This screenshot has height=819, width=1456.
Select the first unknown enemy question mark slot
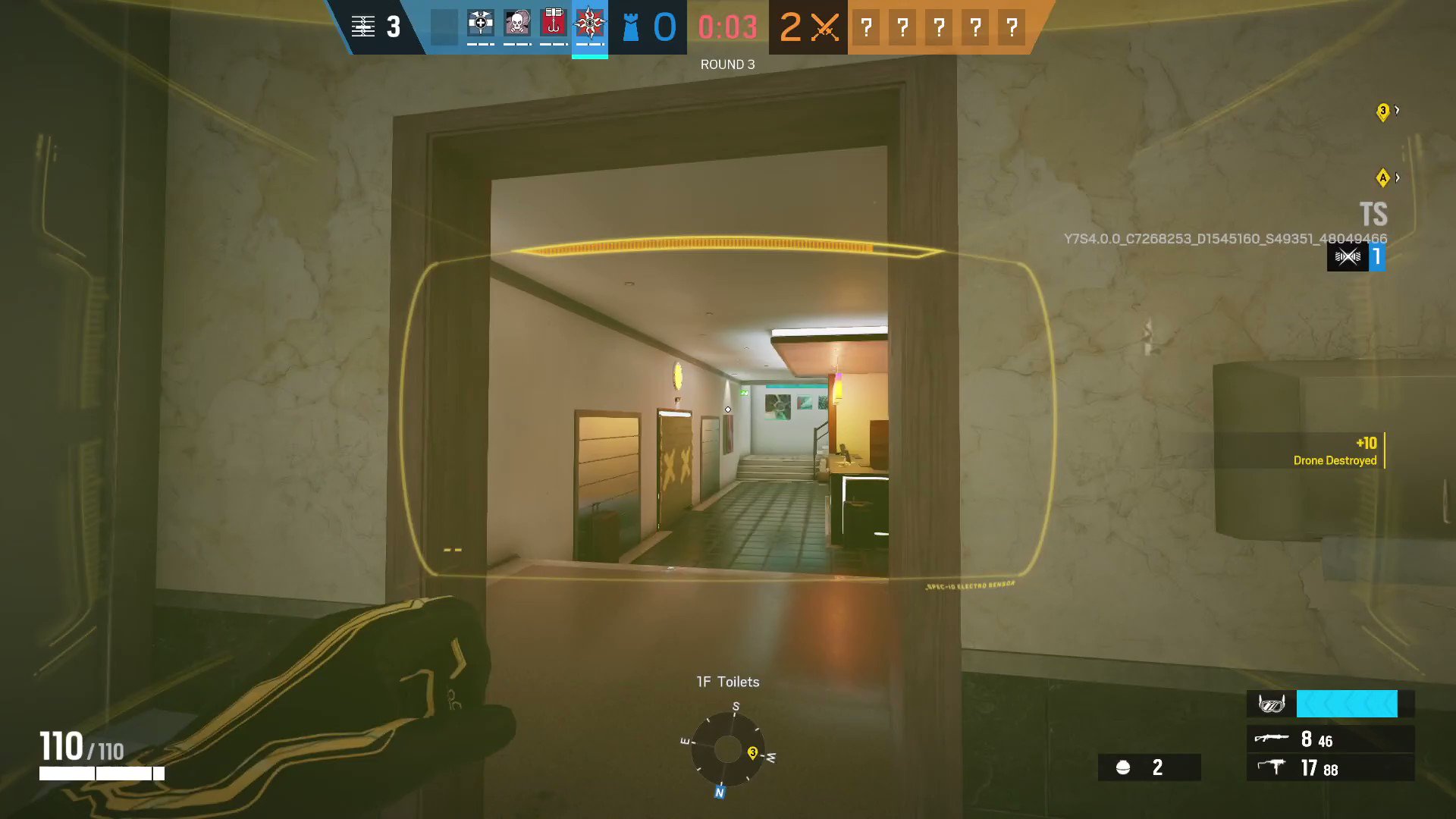[865, 27]
